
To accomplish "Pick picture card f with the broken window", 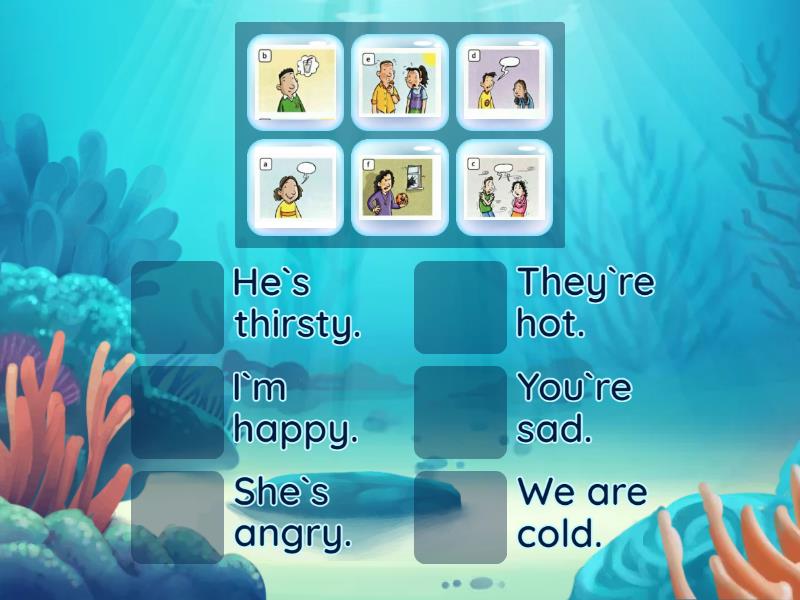I will (x=399, y=187).
